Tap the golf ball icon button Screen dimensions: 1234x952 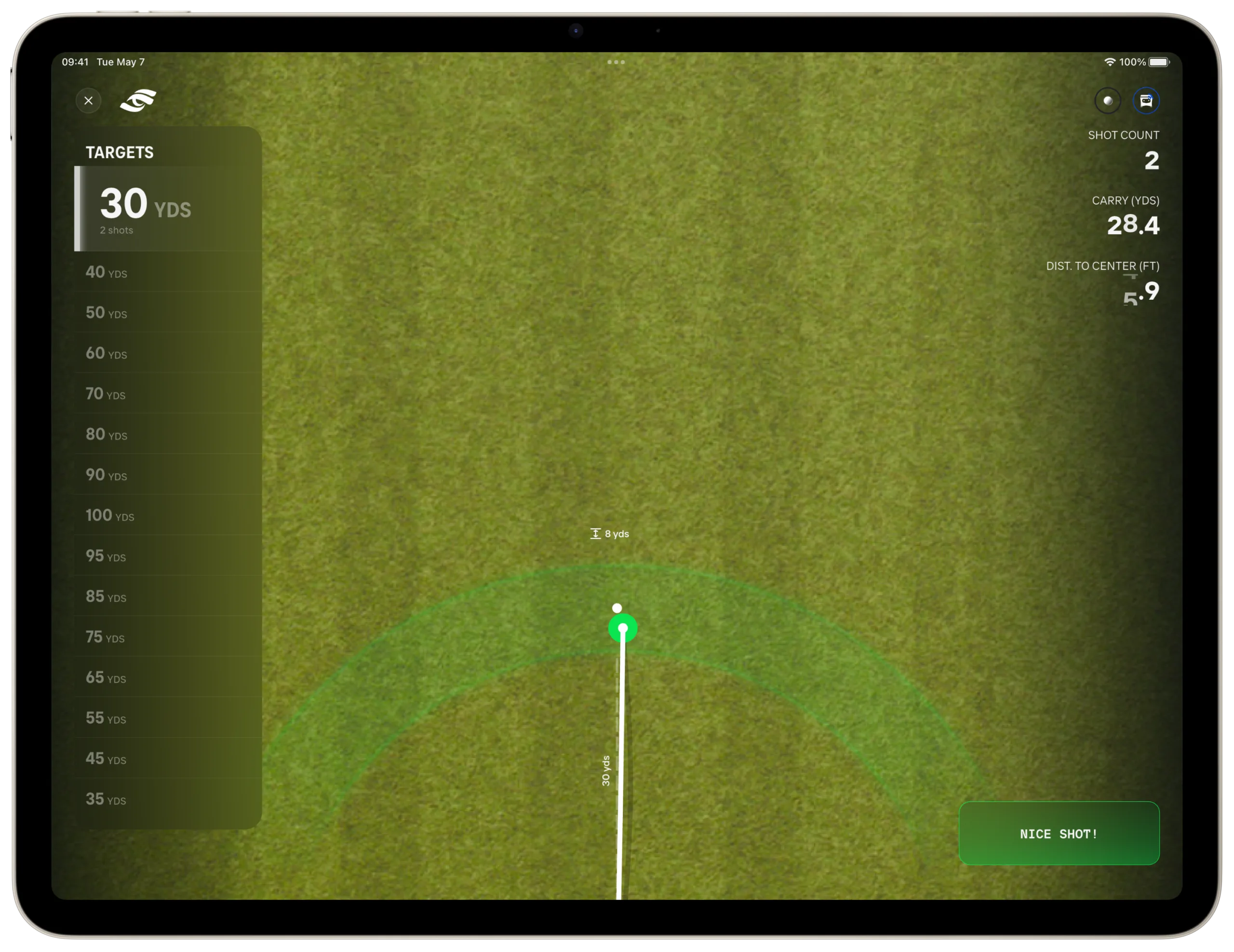[x=1107, y=101]
